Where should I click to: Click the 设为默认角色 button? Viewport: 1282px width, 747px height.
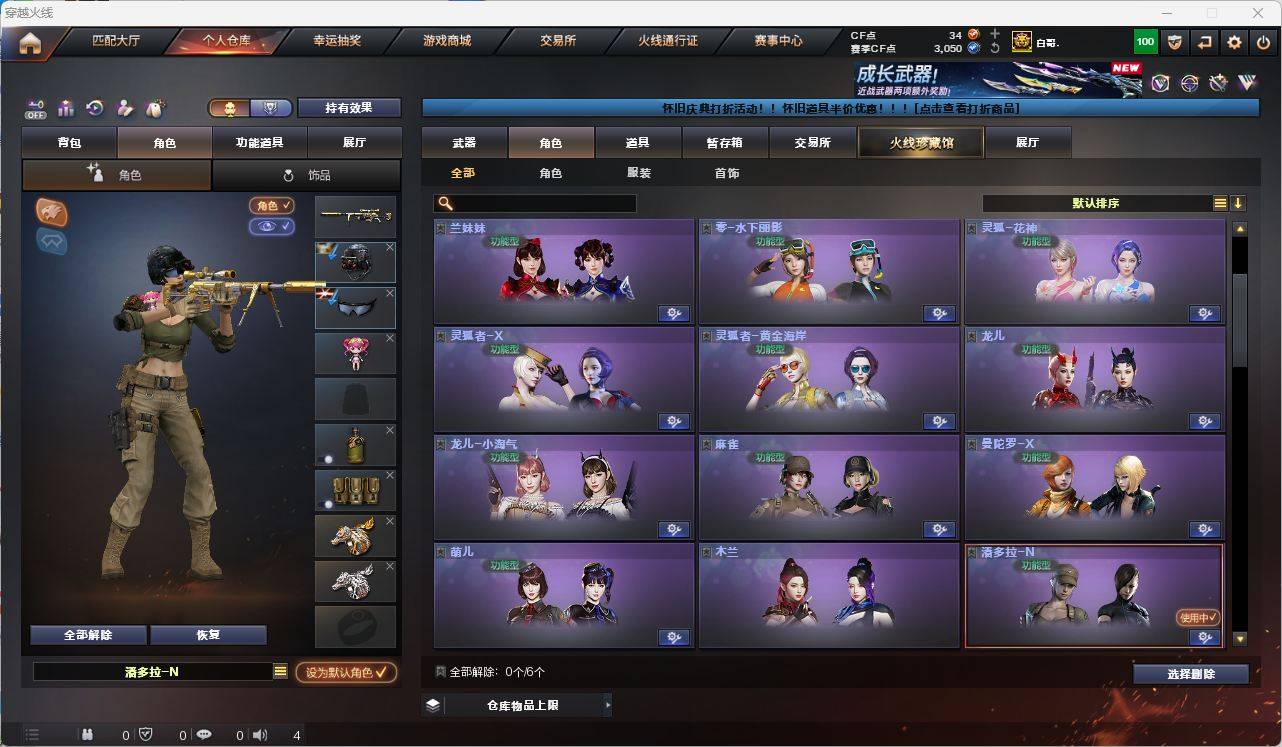tap(346, 672)
